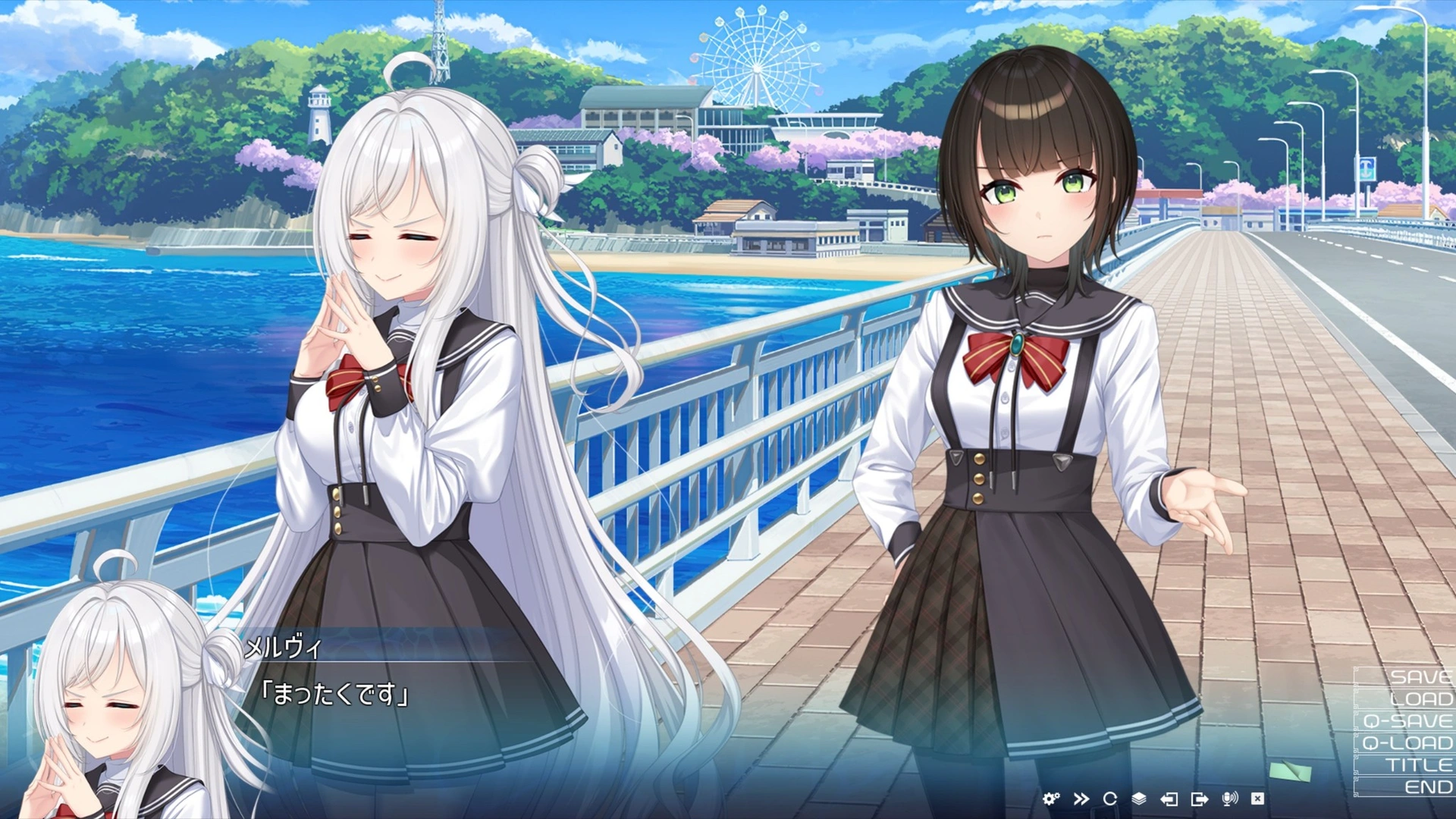Open settings via the gear icon

1051,799
